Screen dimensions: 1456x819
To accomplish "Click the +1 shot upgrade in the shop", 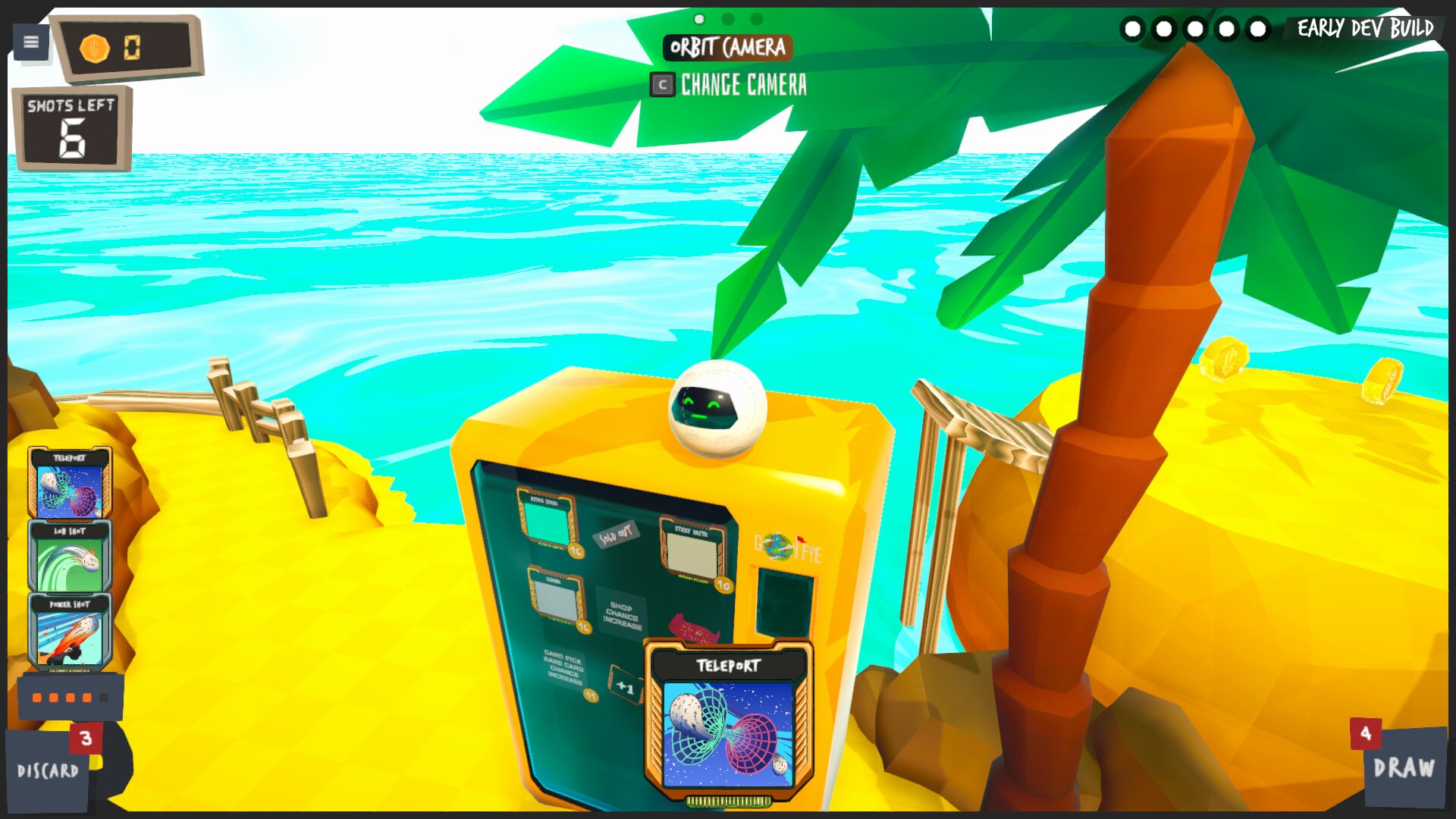I will coord(626,686).
